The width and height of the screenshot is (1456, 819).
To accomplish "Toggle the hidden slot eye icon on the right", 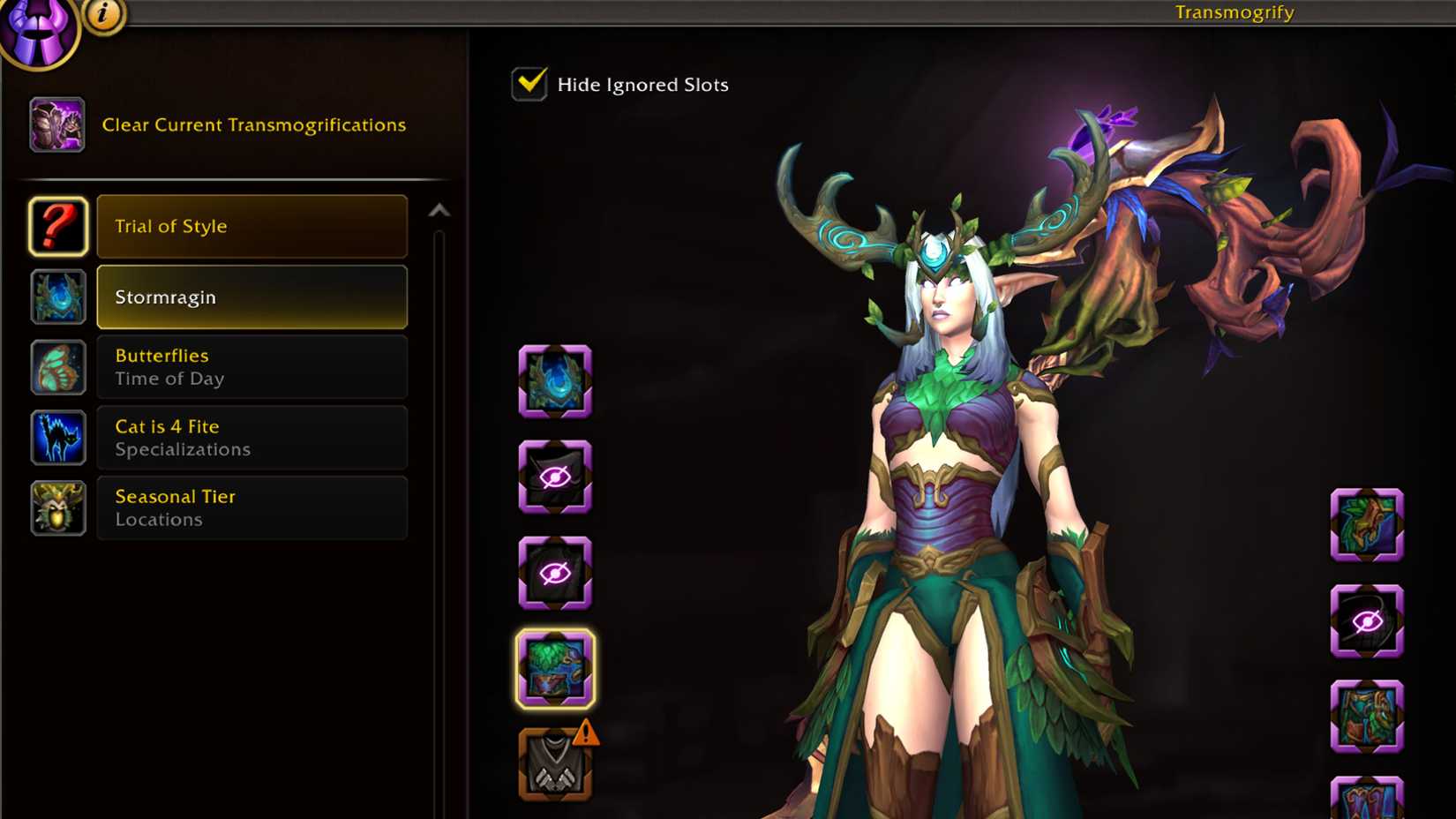I will tap(1368, 620).
